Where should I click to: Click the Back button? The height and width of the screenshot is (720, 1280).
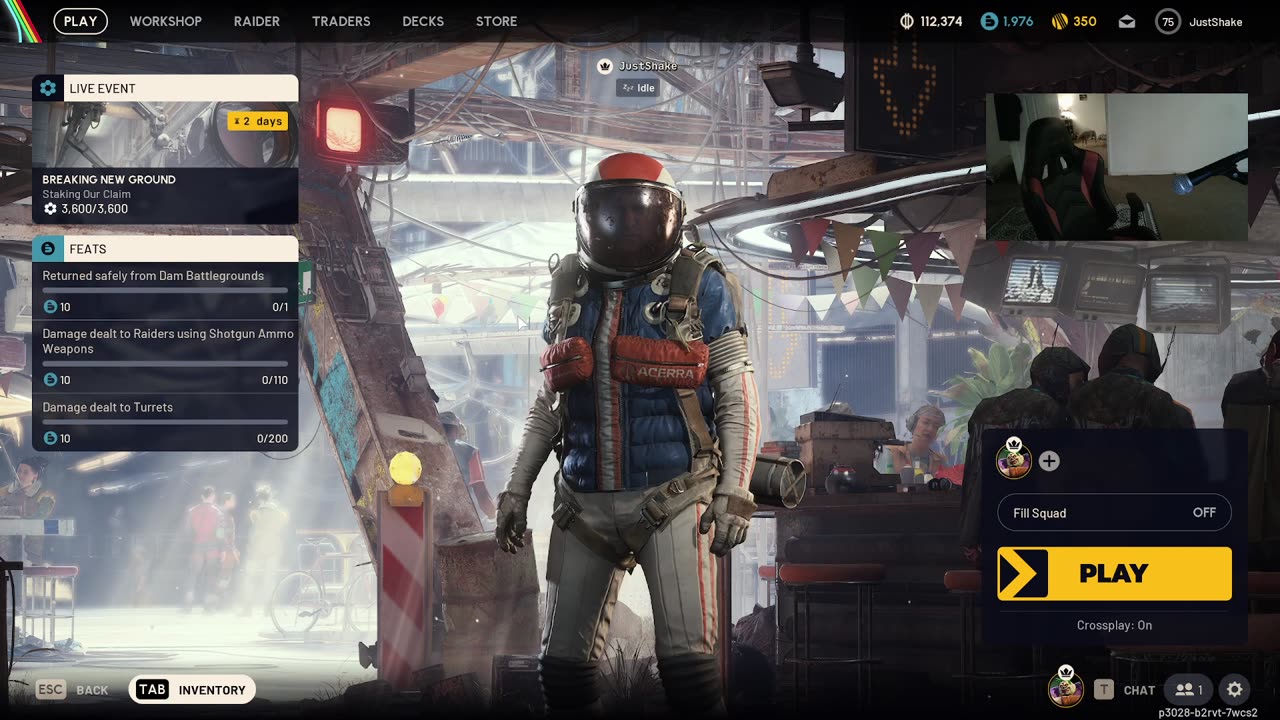pos(73,689)
